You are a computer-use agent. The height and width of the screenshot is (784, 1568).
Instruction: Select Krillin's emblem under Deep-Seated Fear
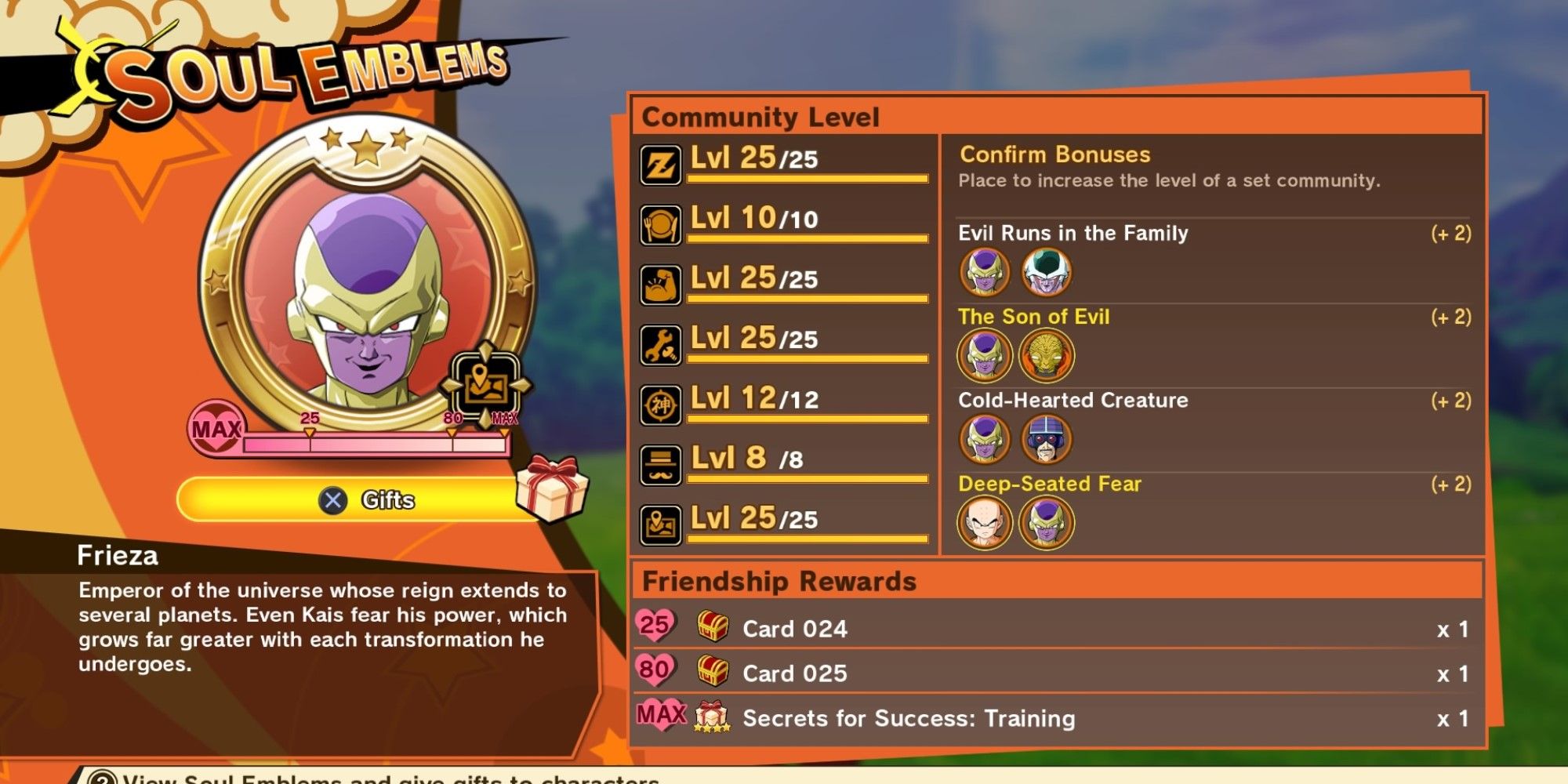pos(985,524)
